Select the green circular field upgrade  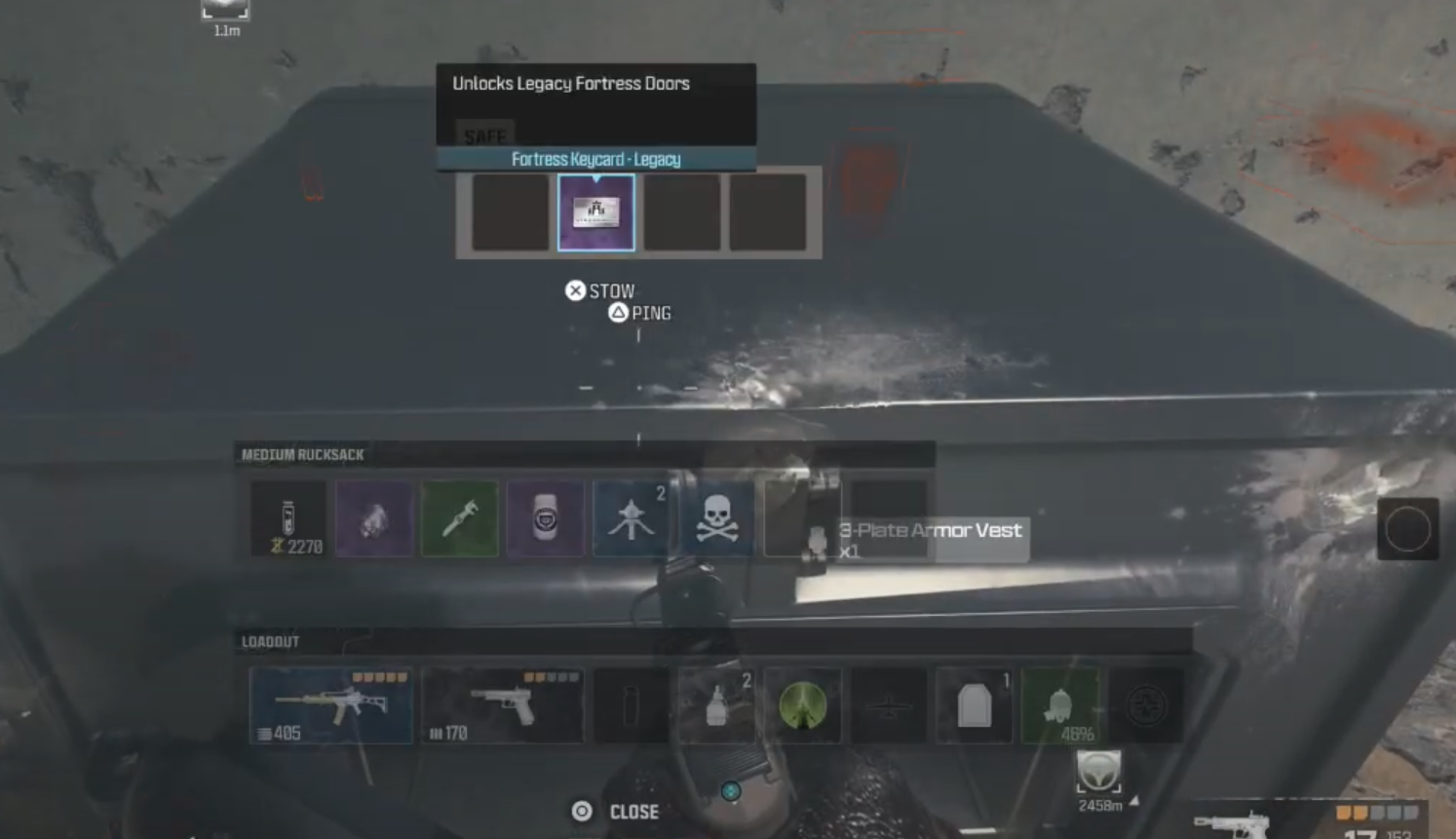pyautogui.click(x=803, y=706)
